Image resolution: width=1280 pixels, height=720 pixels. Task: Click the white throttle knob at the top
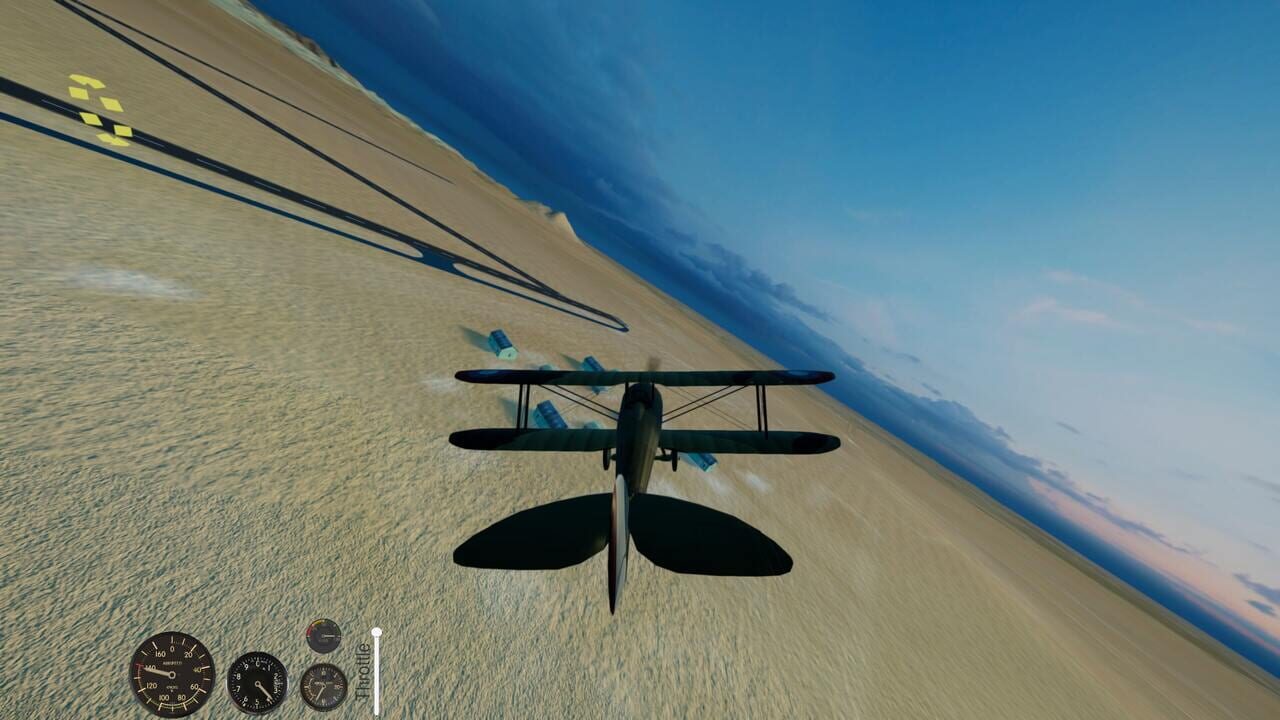pos(377,633)
